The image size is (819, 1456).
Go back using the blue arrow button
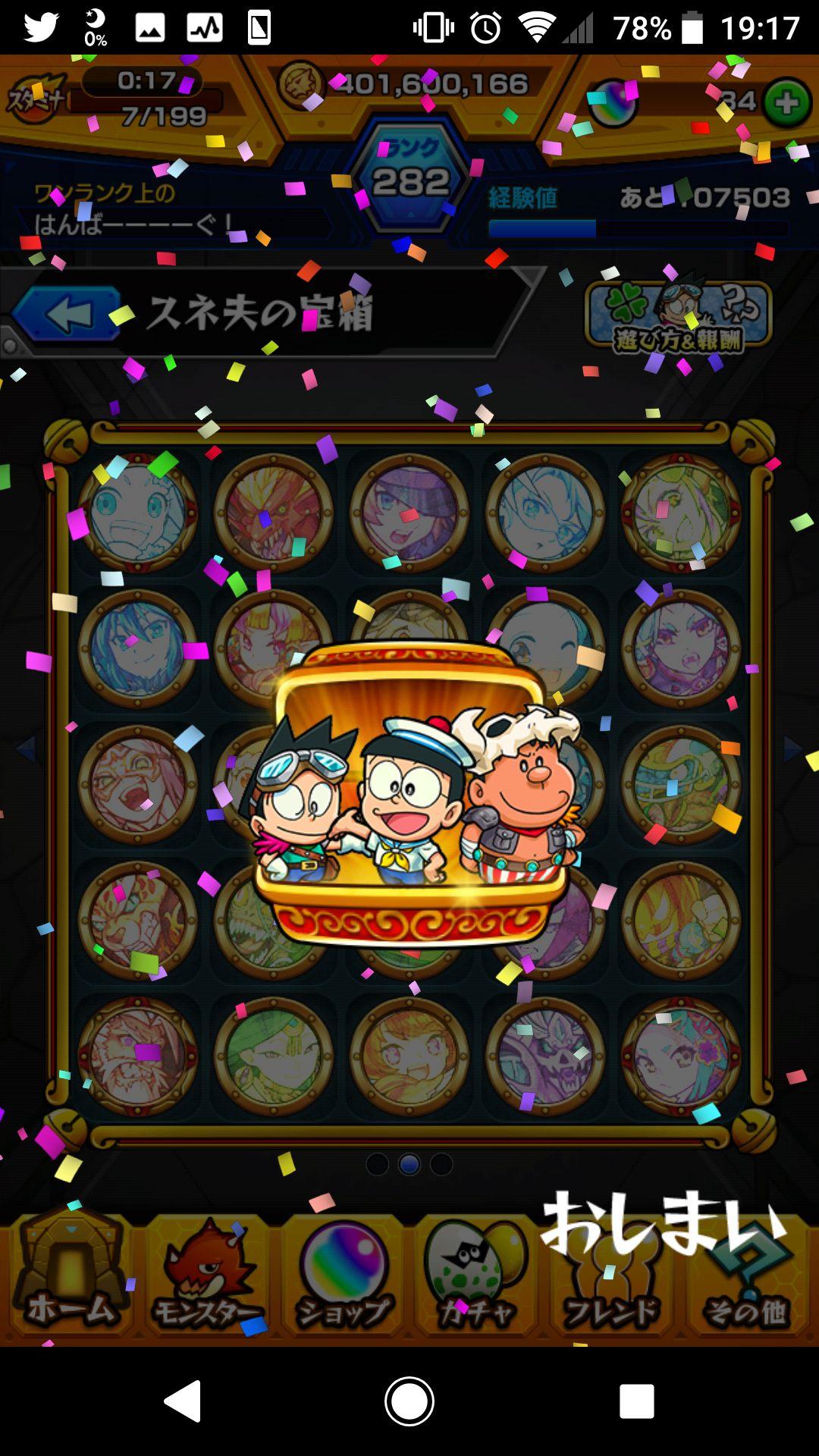[67, 314]
